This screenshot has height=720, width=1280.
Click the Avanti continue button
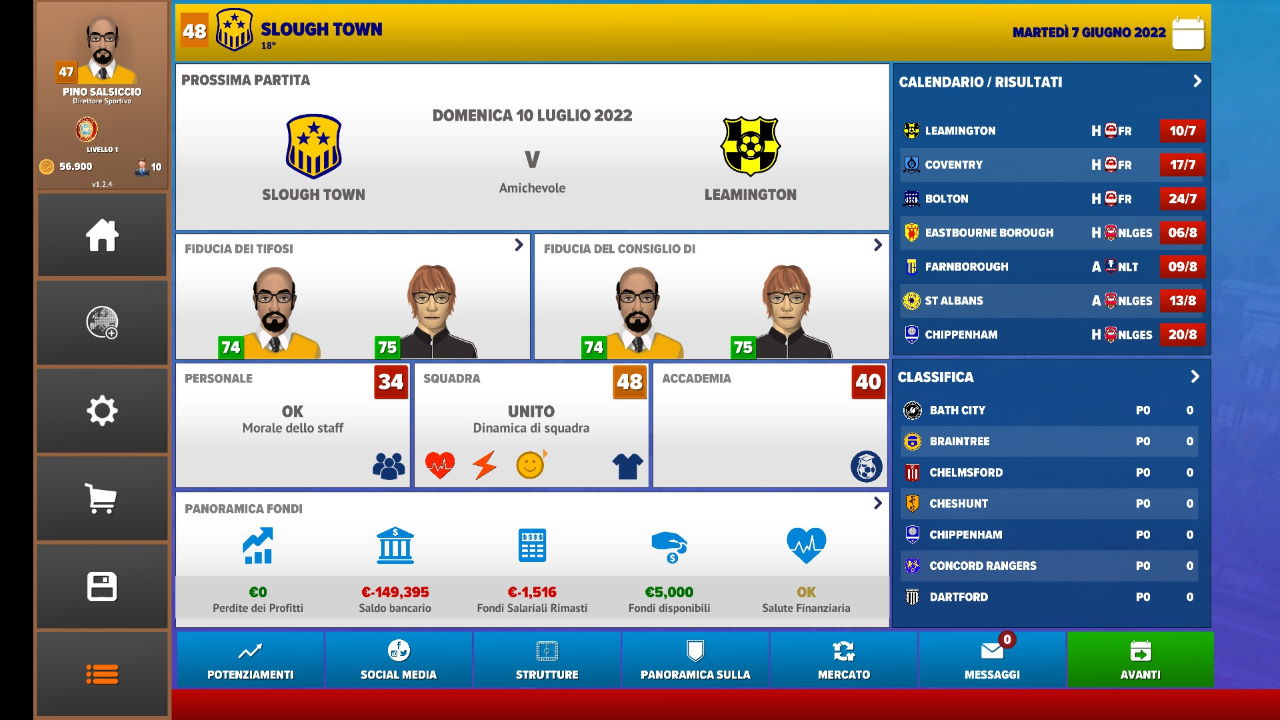[1140, 659]
